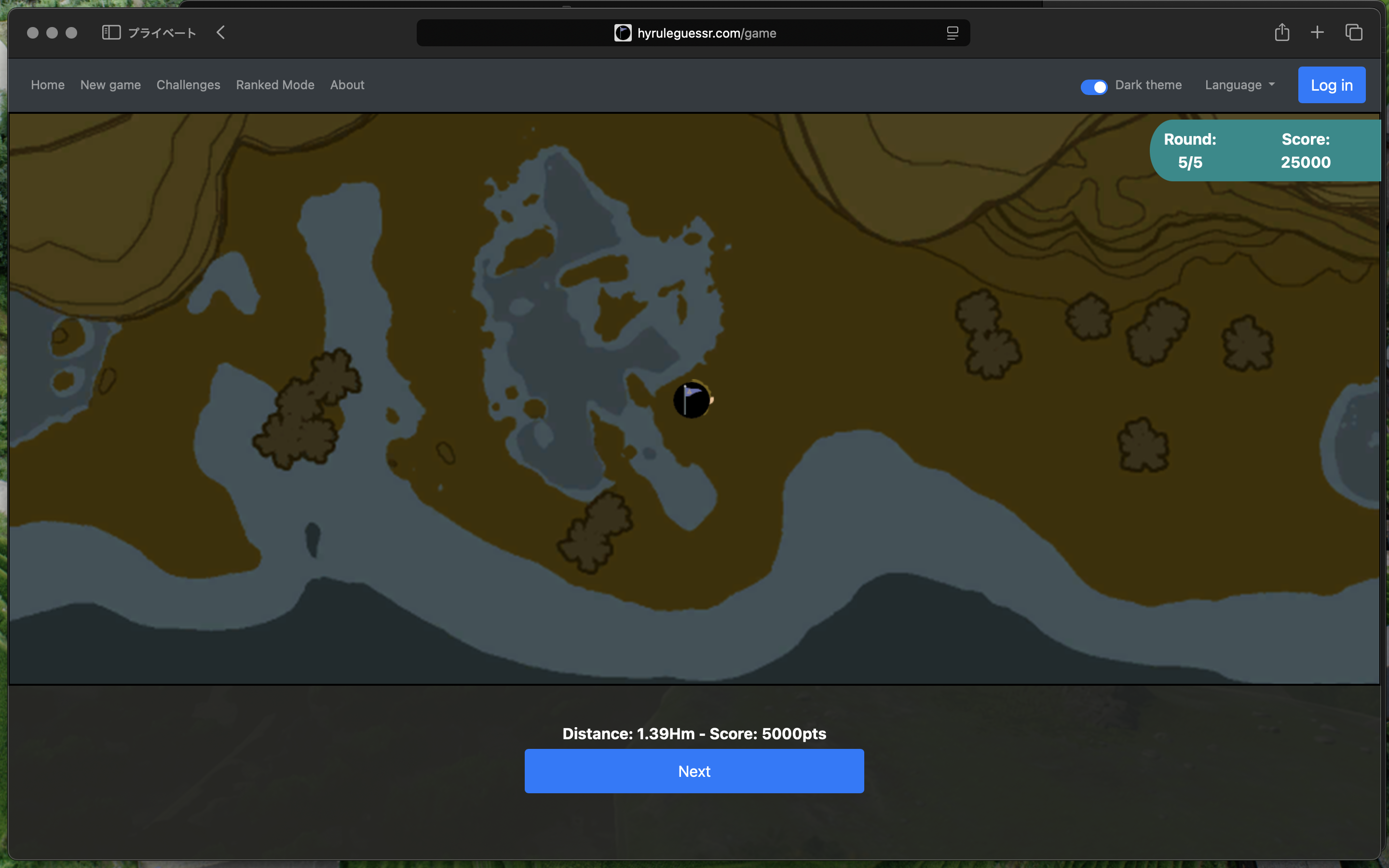Viewport: 1389px width, 868px height.
Task: Click the blue Next button
Action: (694, 771)
